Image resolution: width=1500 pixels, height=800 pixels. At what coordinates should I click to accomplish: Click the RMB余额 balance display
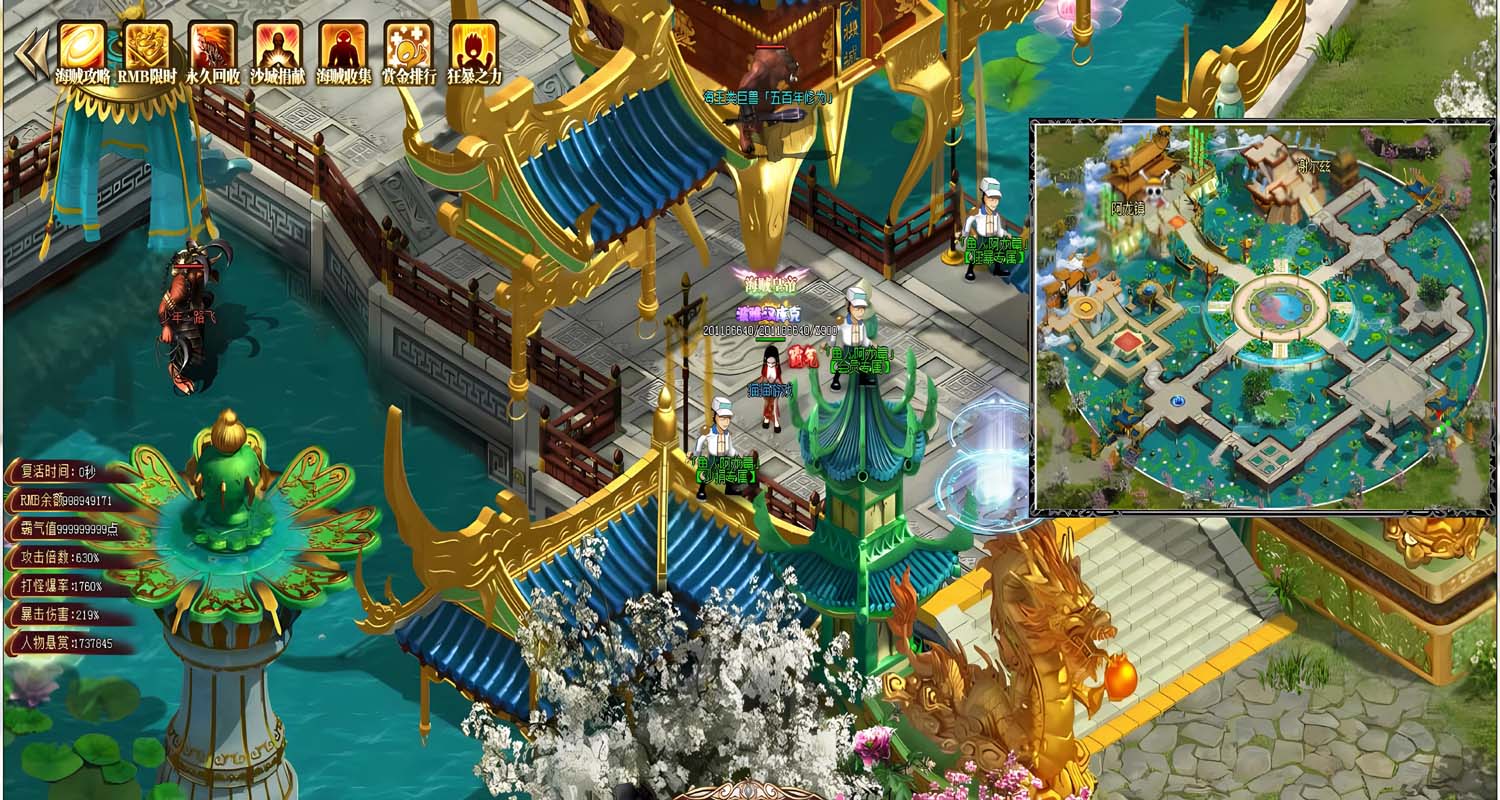[x=65, y=499]
